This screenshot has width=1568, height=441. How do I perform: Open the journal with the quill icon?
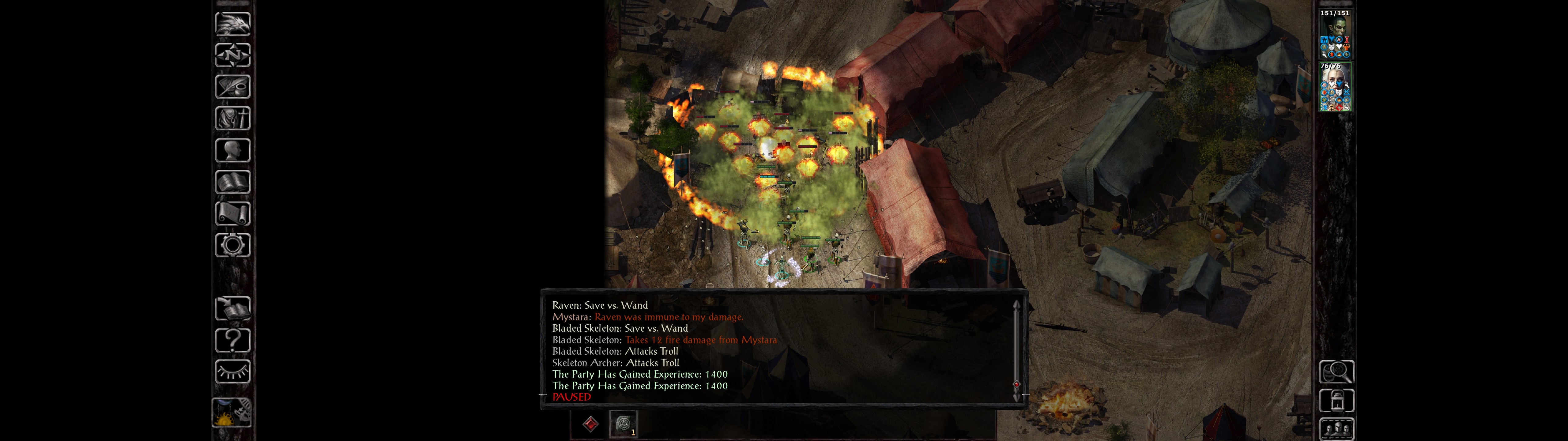pyautogui.click(x=232, y=87)
